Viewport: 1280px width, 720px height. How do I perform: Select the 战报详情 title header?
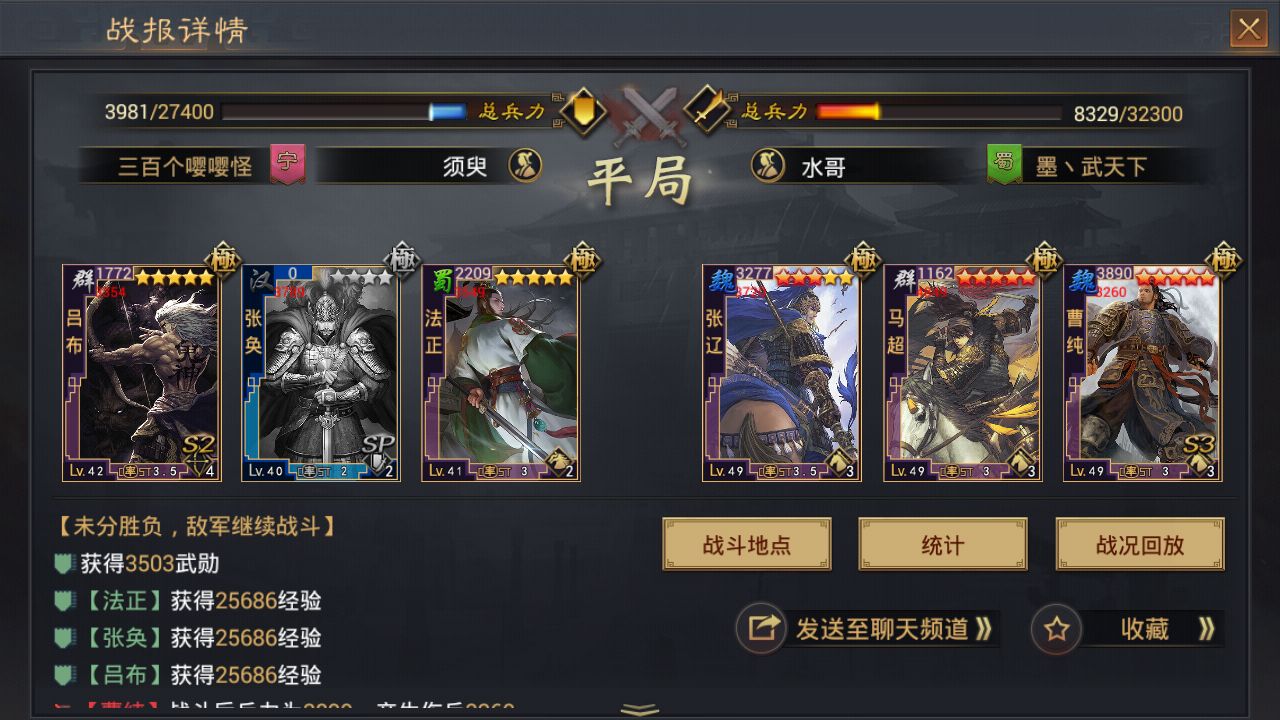pyautogui.click(x=178, y=31)
